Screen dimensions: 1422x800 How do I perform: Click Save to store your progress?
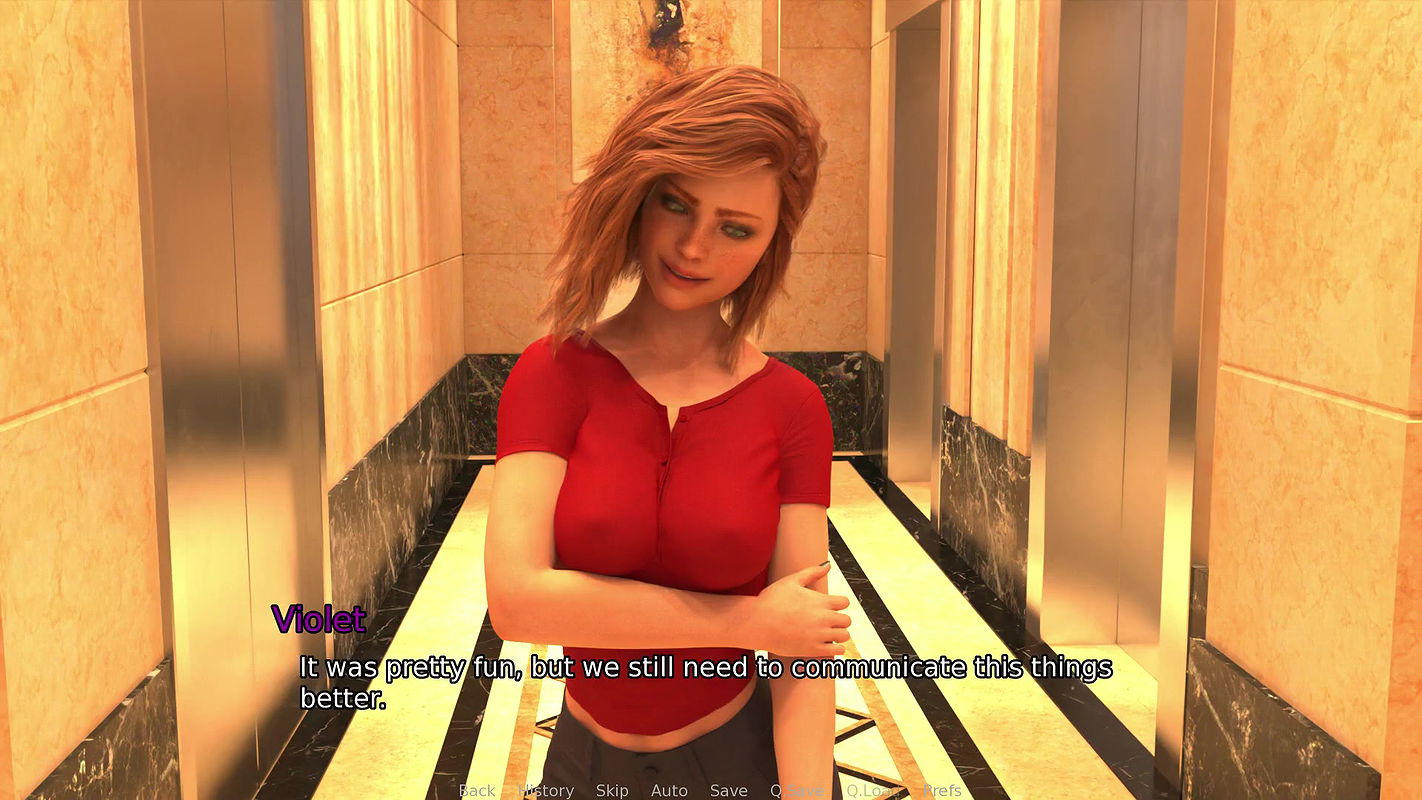[728, 790]
